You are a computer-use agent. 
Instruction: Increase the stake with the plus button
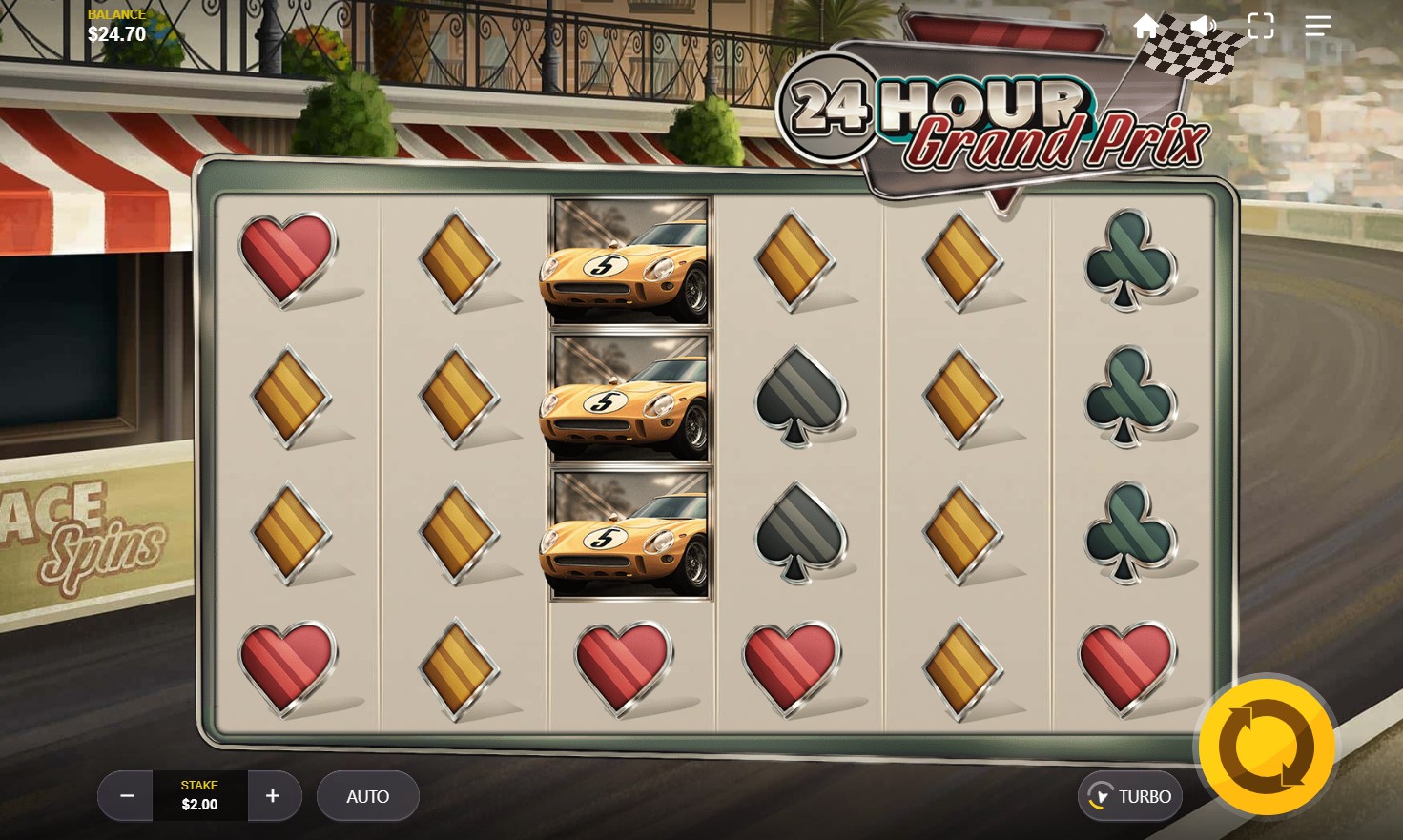tap(274, 796)
